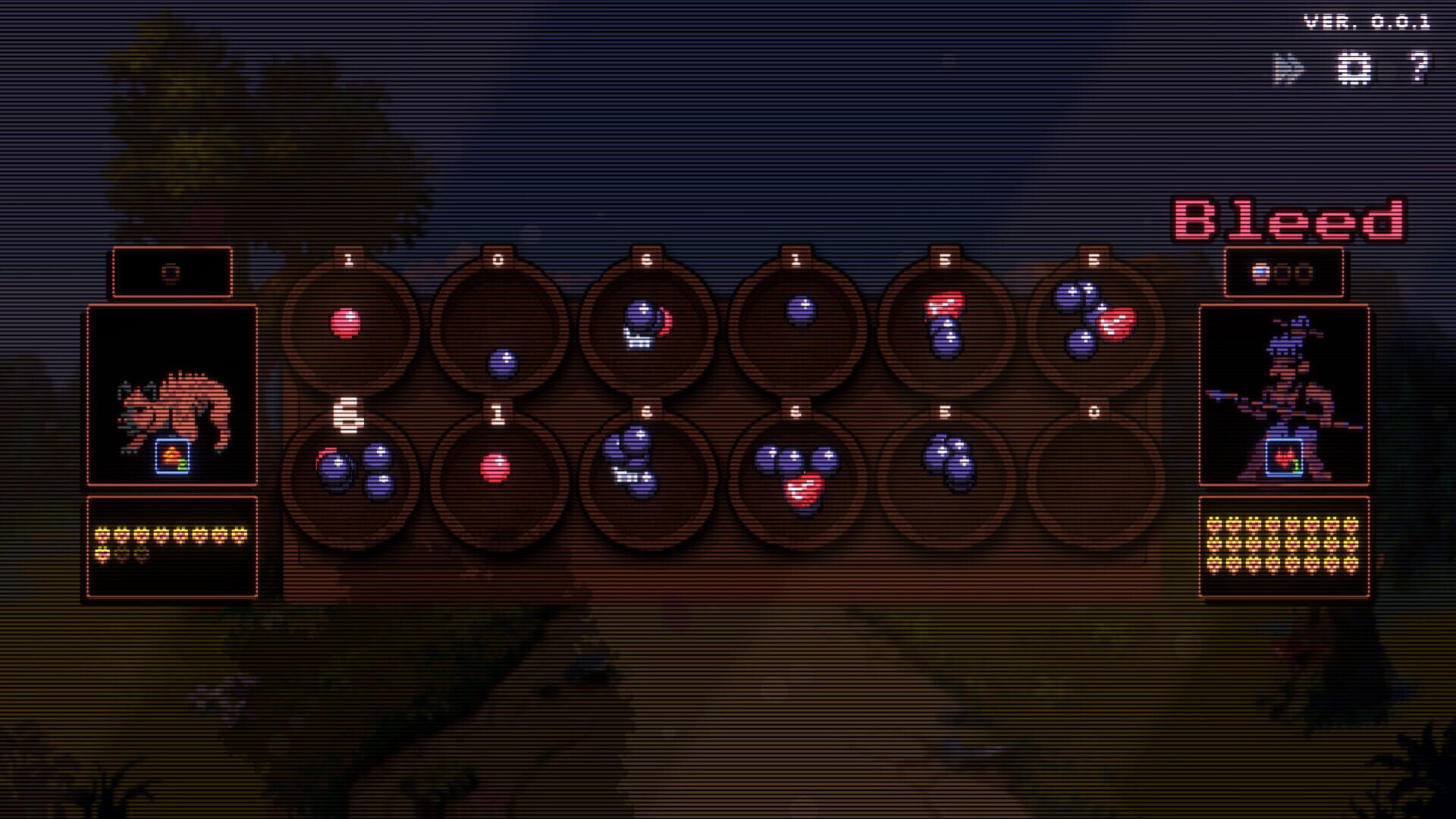The width and height of the screenshot is (1456, 819).
Task: Click the opossum's row of heart points
Action: click(x=171, y=535)
